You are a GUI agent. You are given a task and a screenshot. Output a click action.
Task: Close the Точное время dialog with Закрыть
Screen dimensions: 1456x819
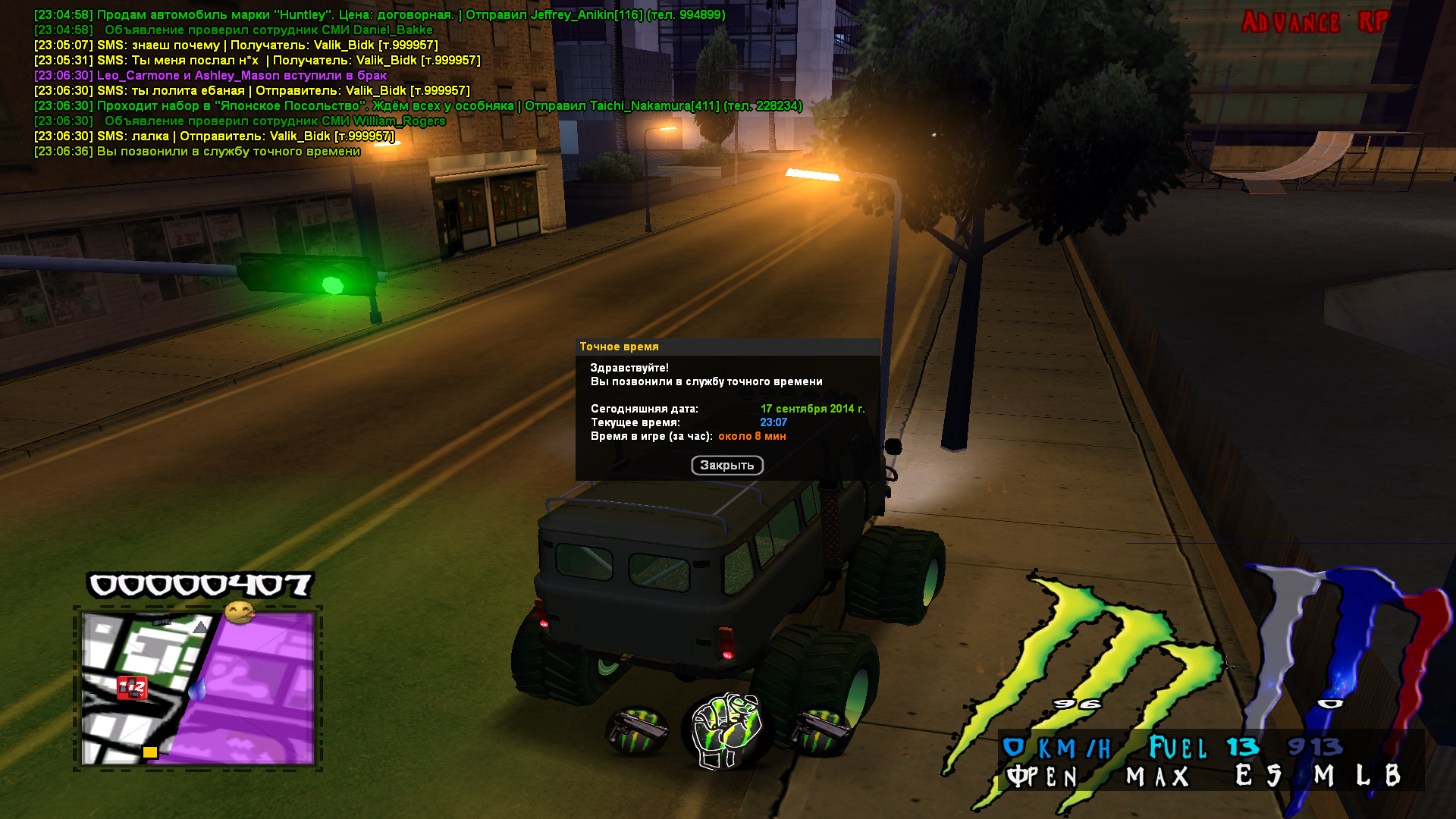[x=726, y=465]
